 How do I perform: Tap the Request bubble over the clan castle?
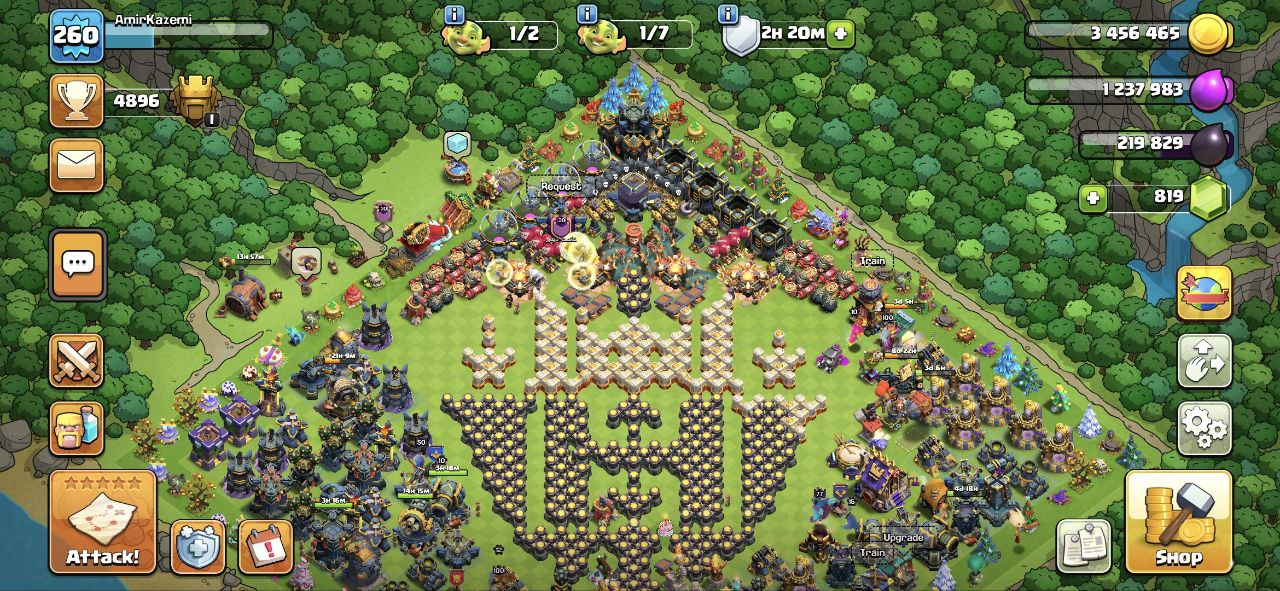(x=560, y=186)
